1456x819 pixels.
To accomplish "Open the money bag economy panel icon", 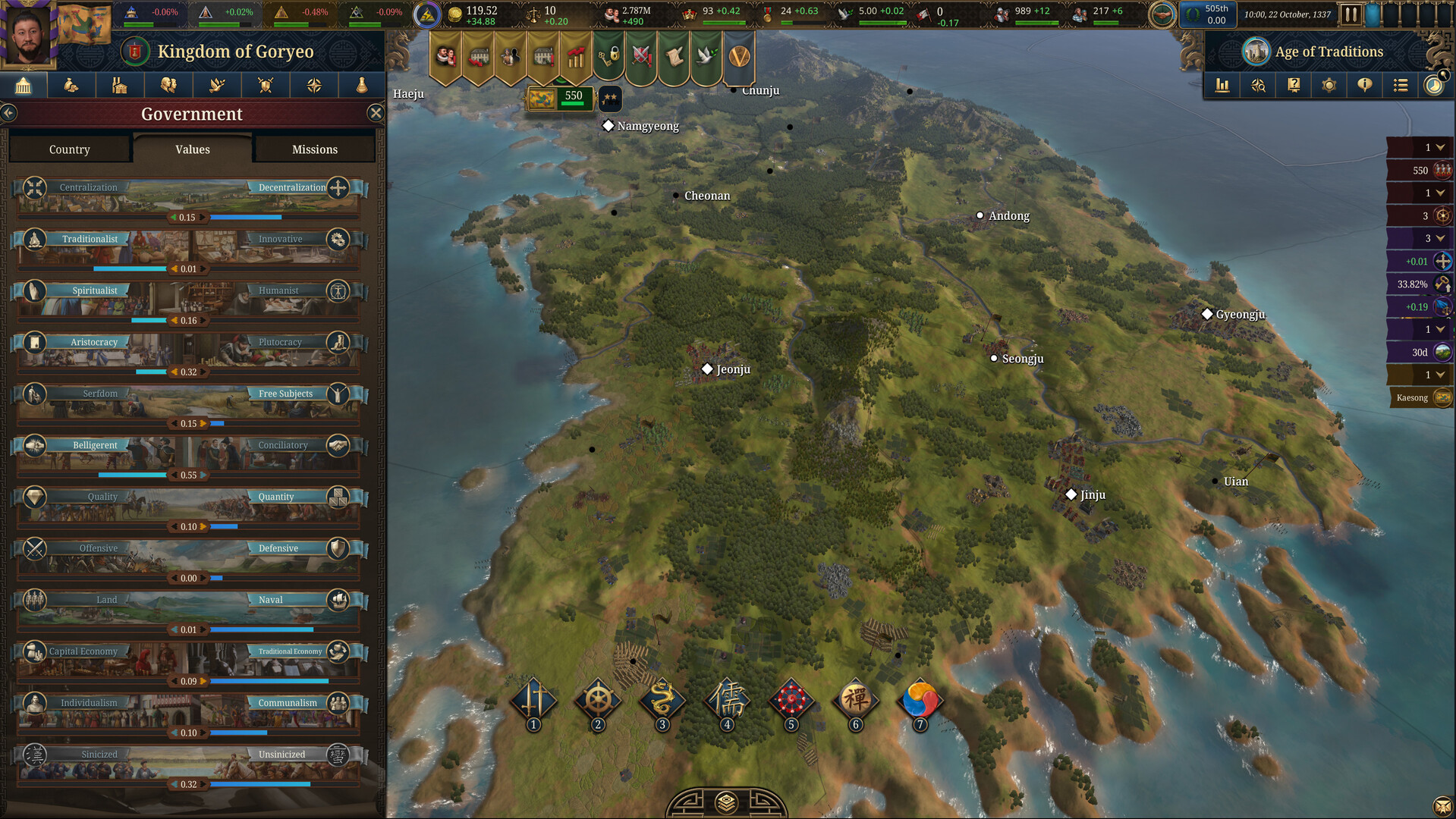I will [71, 85].
